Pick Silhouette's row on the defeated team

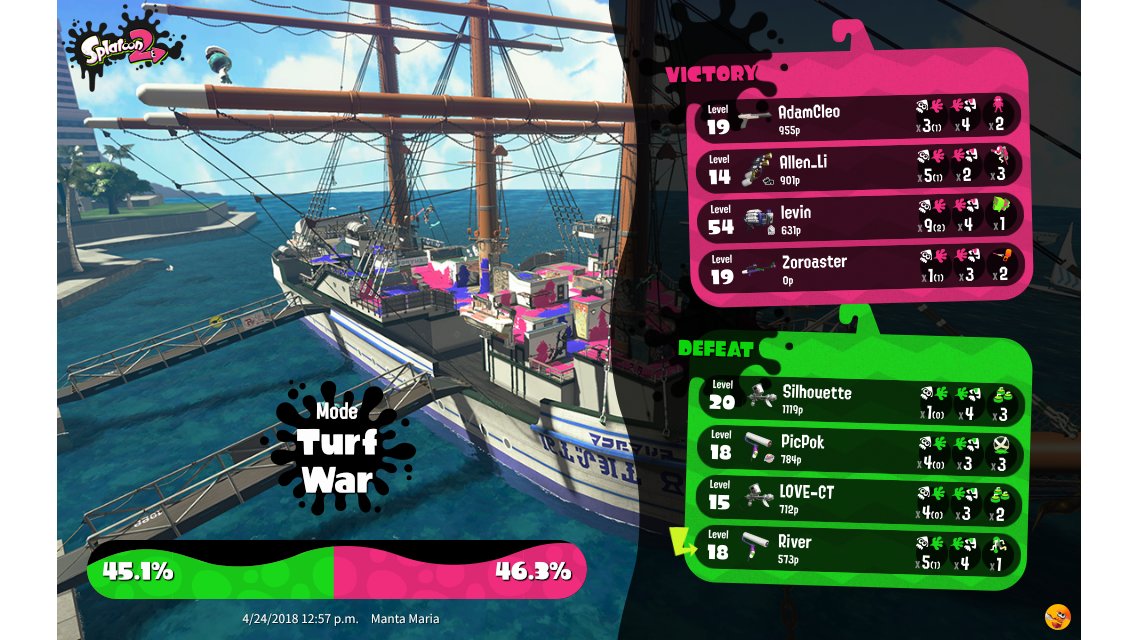[x=858, y=399]
